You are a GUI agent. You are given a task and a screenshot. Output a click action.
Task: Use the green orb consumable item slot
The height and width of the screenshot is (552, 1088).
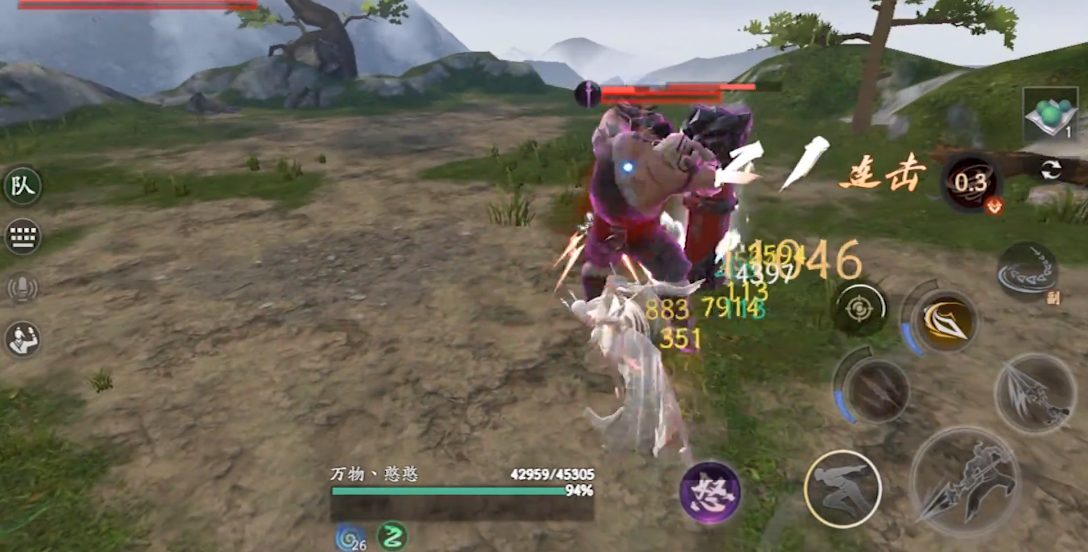(1050, 114)
